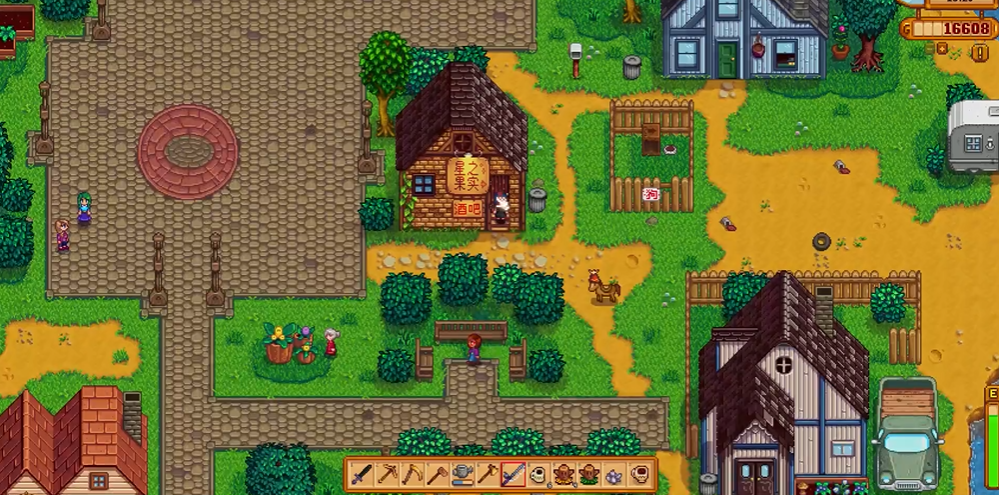The image size is (999, 495).
Task: Pick the axe in the toolbar
Action: (x=487, y=474)
